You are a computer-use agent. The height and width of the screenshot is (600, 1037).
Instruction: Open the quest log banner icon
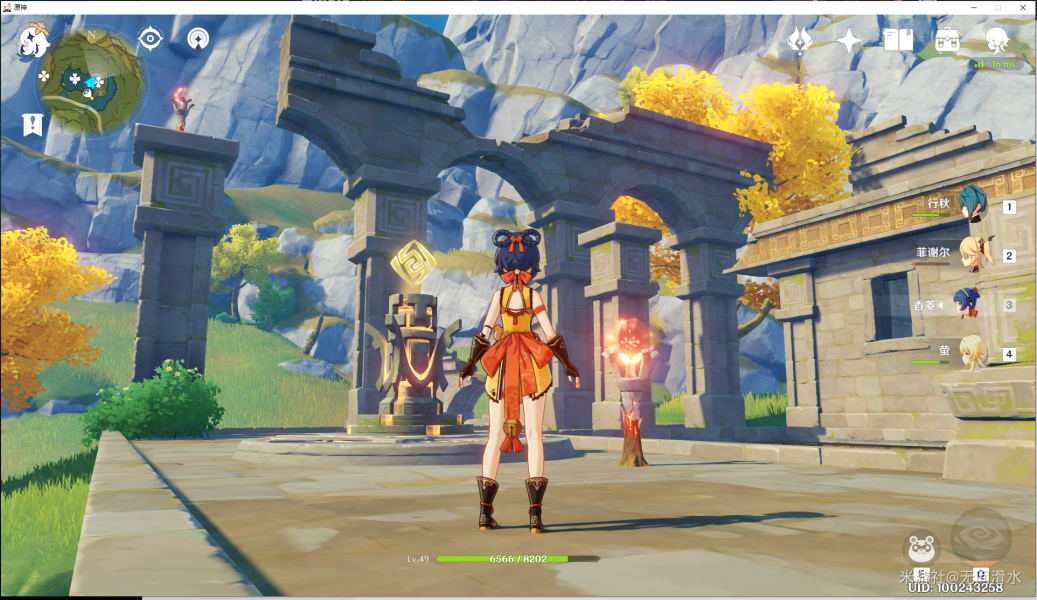[x=32, y=125]
